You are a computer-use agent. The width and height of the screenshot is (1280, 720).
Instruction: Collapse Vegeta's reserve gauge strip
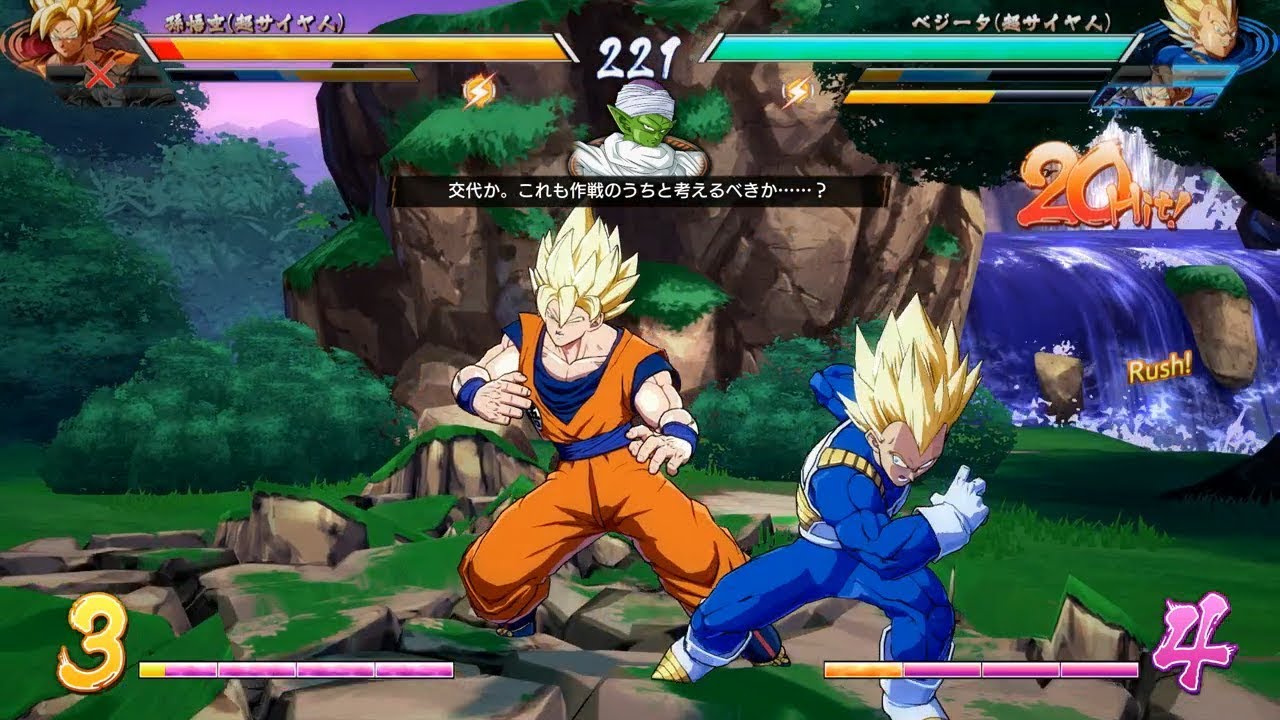click(985, 72)
